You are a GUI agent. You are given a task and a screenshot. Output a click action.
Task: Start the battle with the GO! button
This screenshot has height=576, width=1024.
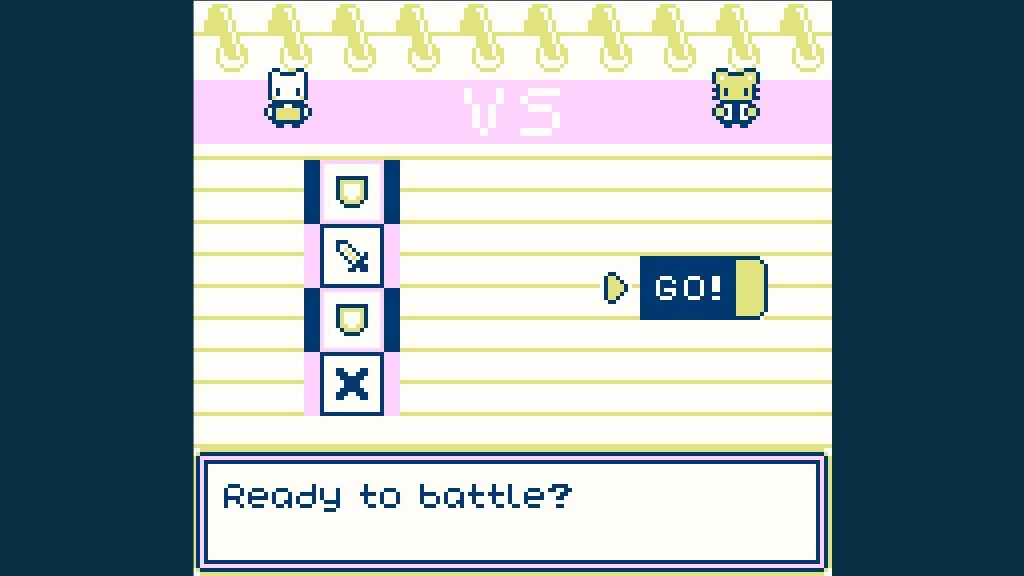point(702,288)
